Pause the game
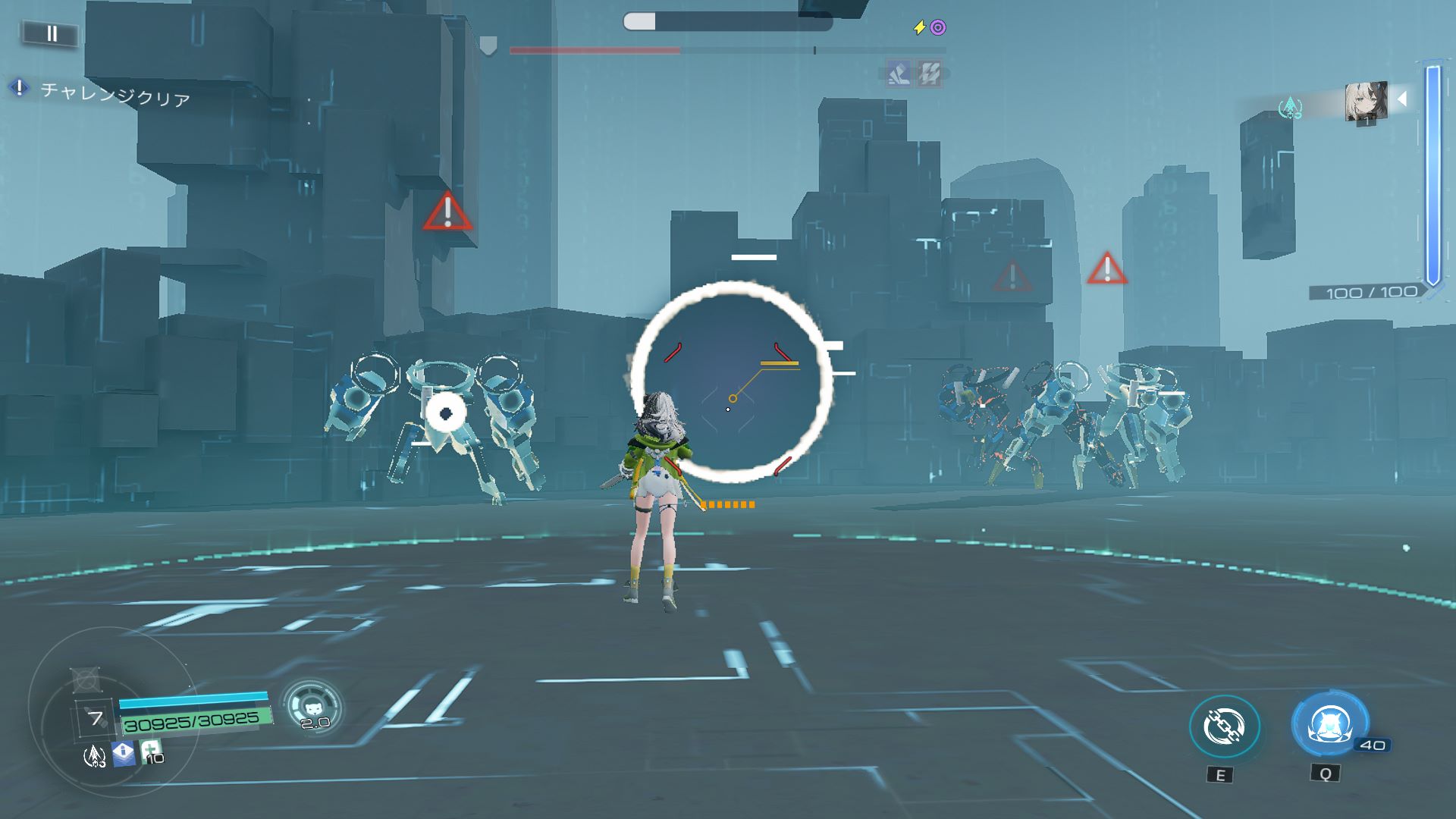This screenshot has width=1456, height=819. (x=51, y=33)
